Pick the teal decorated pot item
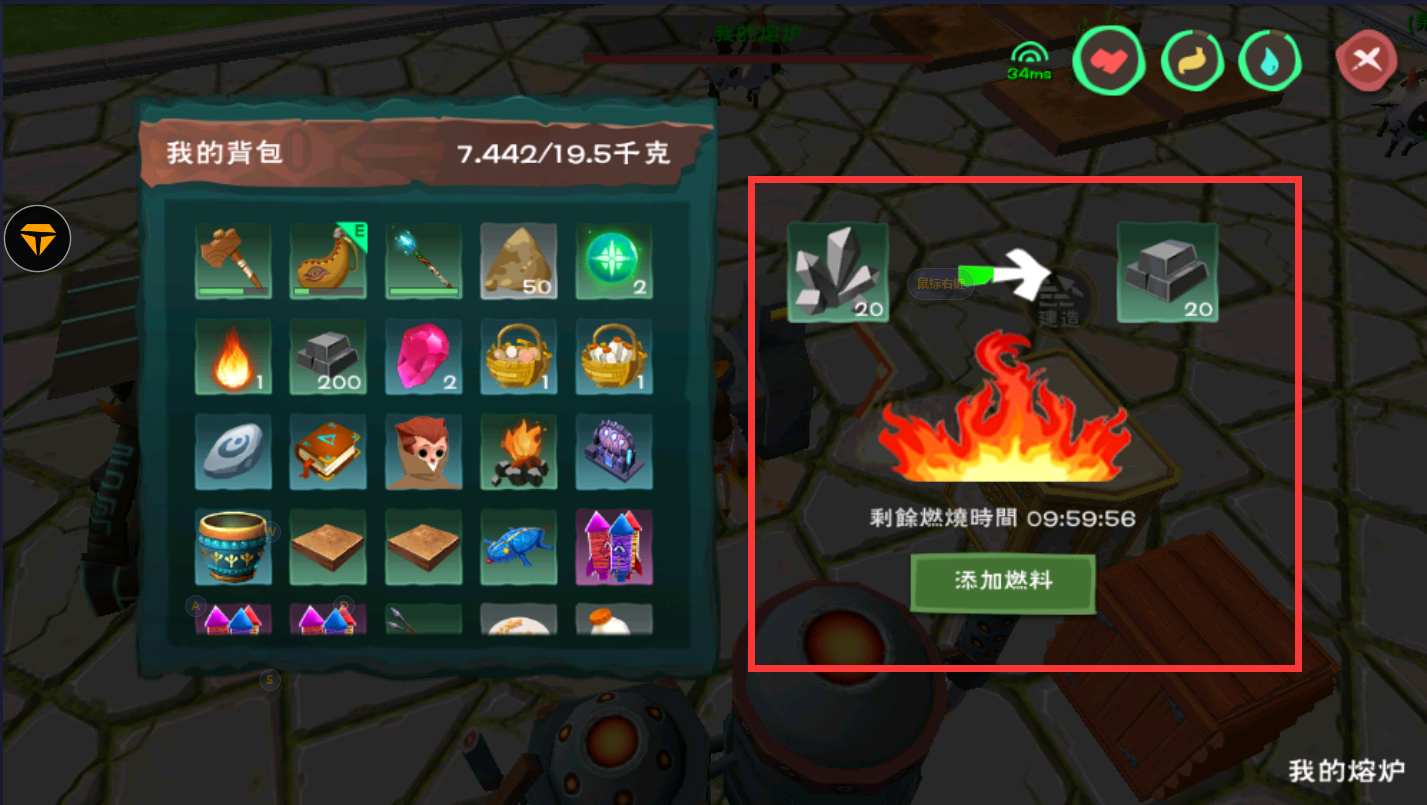This screenshot has width=1427, height=805. tap(233, 547)
